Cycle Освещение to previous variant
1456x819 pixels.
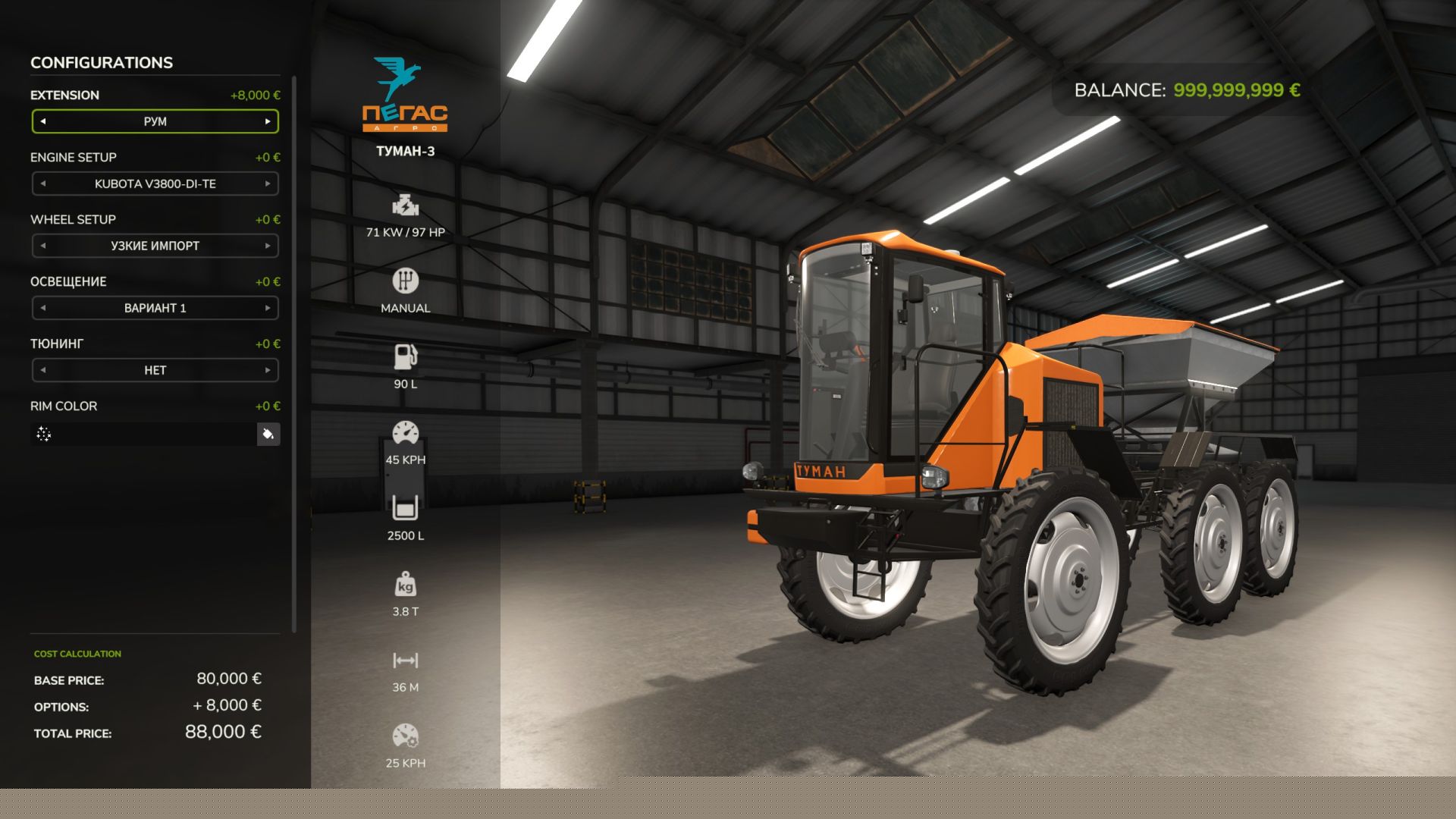click(43, 308)
